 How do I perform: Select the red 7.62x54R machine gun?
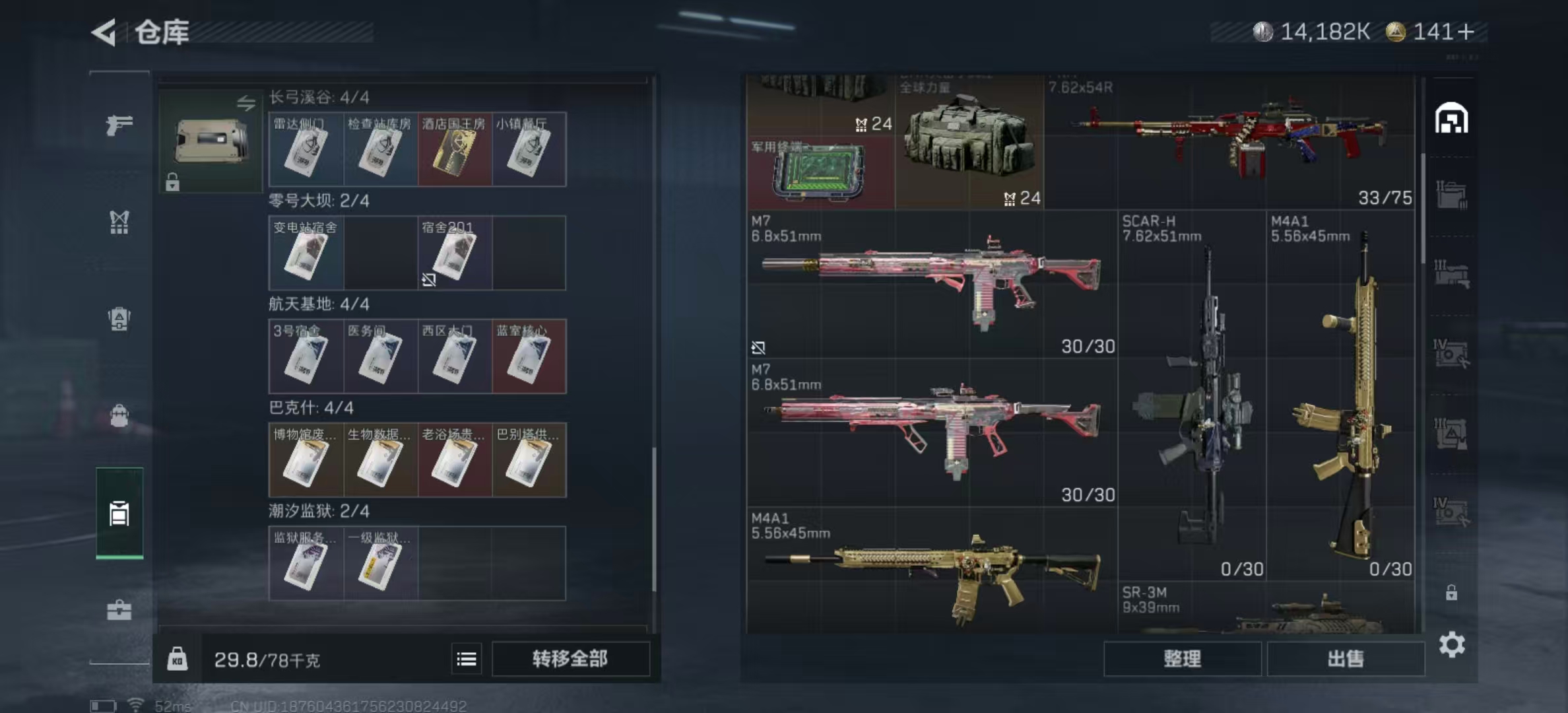tap(1229, 142)
